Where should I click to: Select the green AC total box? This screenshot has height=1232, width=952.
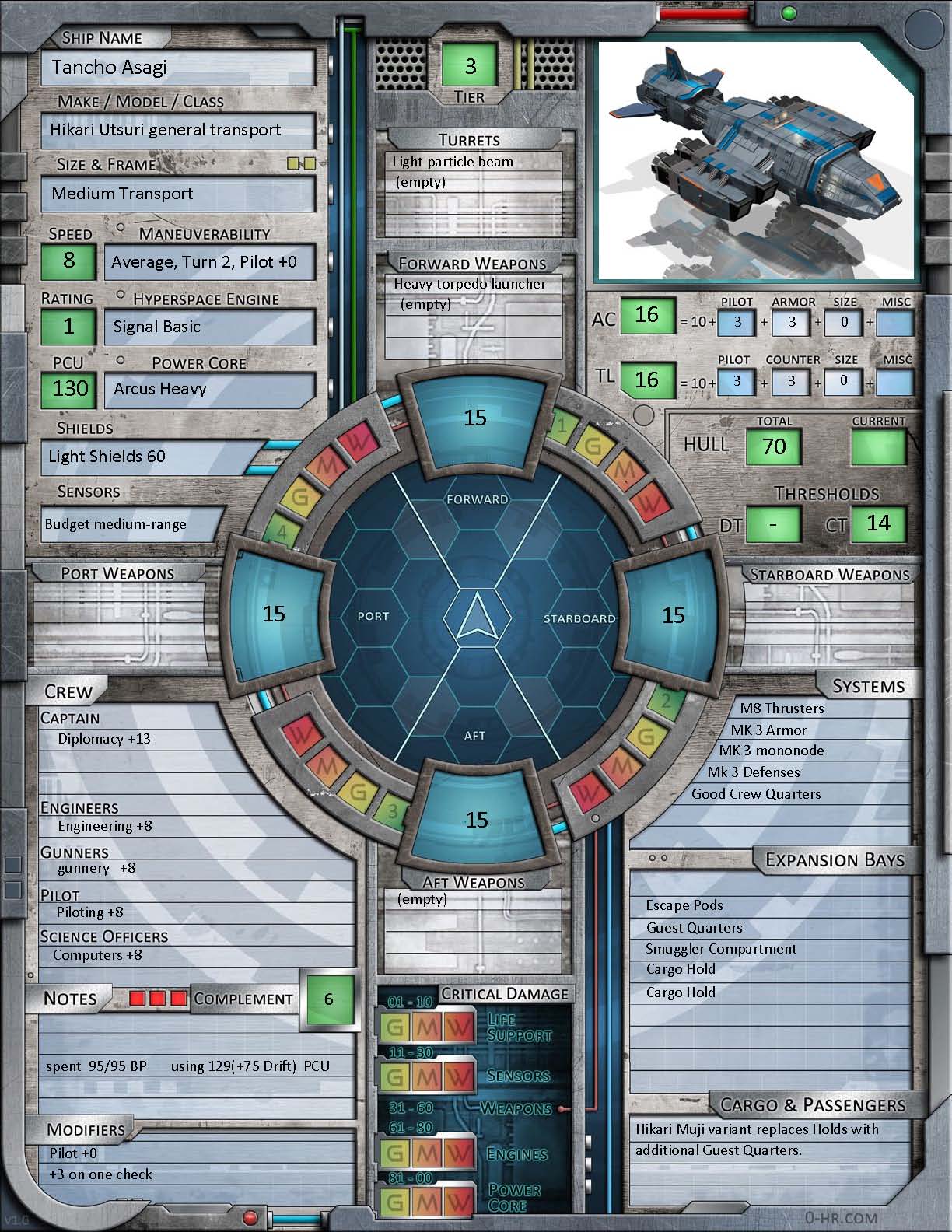coord(646,316)
